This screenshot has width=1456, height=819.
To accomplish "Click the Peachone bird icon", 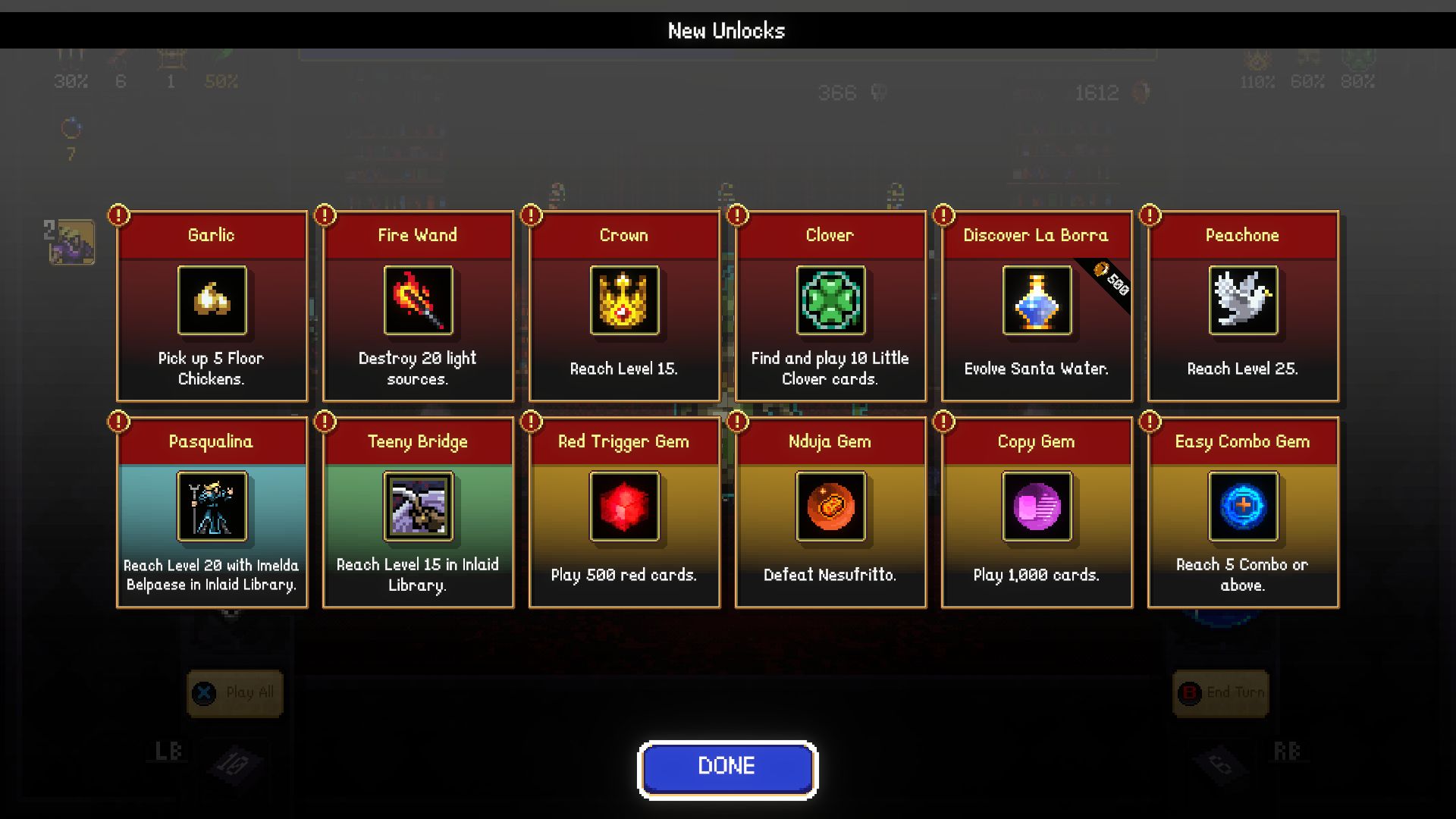I will pos(1242,301).
